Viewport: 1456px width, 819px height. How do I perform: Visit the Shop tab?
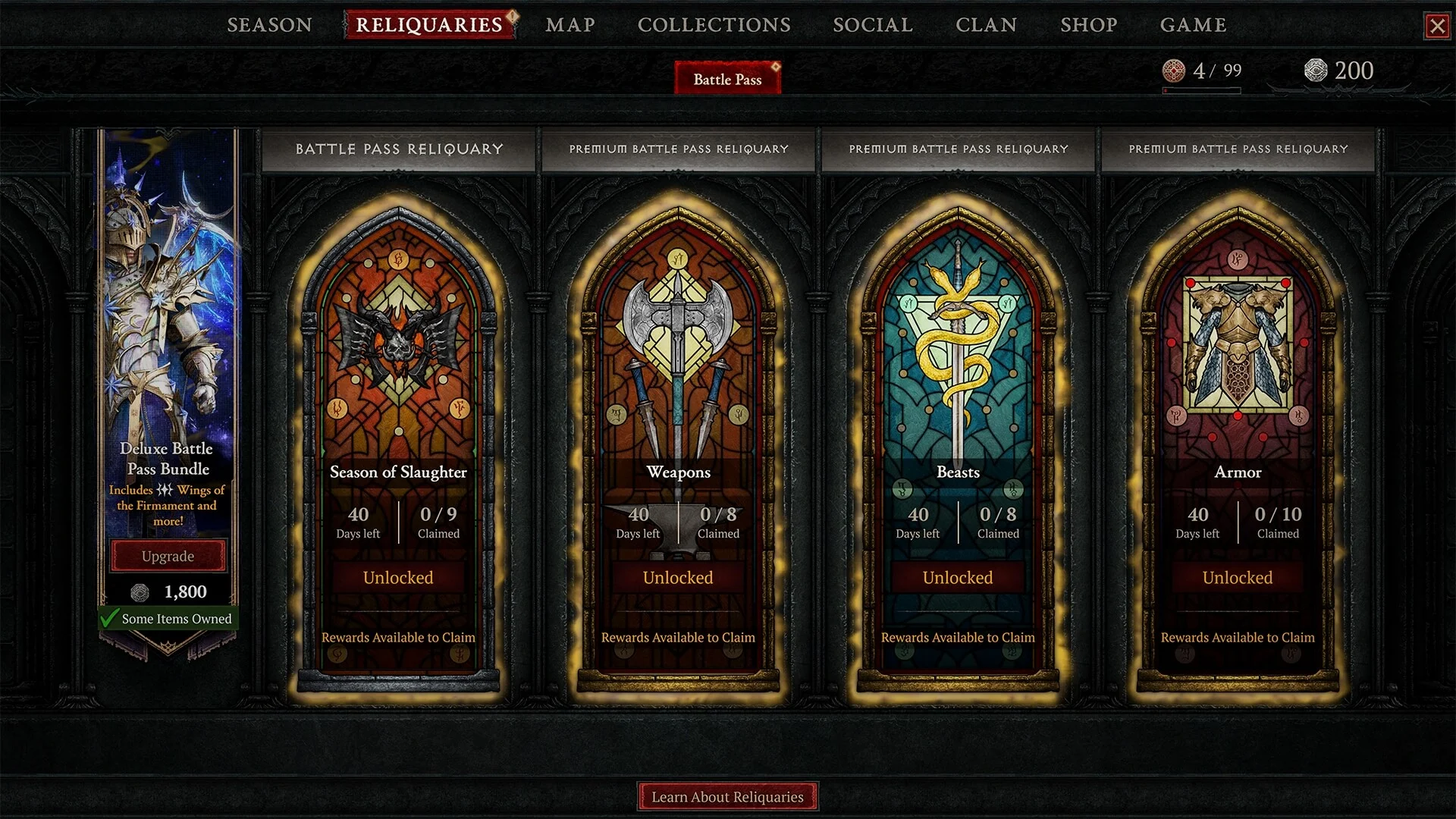tap(1088, 25)
